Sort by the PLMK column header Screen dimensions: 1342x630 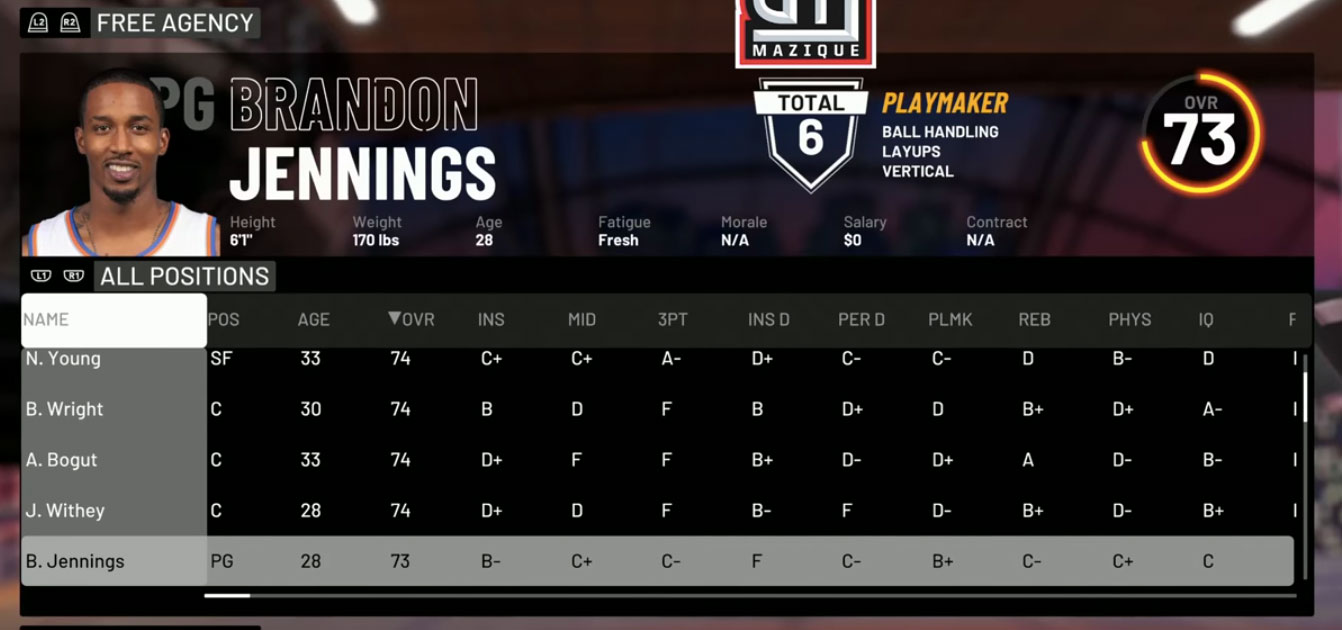950,320
